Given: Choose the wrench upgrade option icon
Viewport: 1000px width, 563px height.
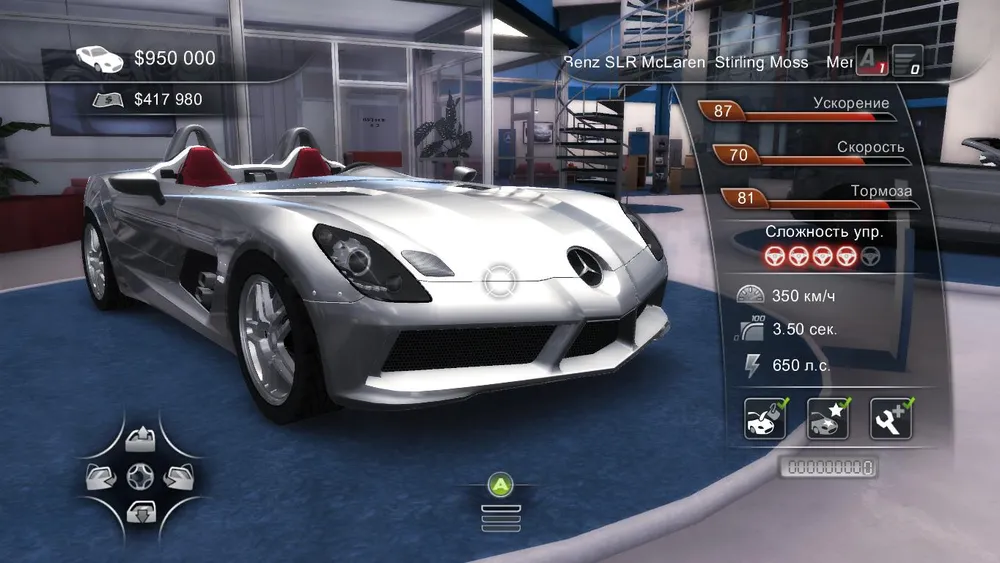Looking at the screenshot, I should tap(890, 419).
